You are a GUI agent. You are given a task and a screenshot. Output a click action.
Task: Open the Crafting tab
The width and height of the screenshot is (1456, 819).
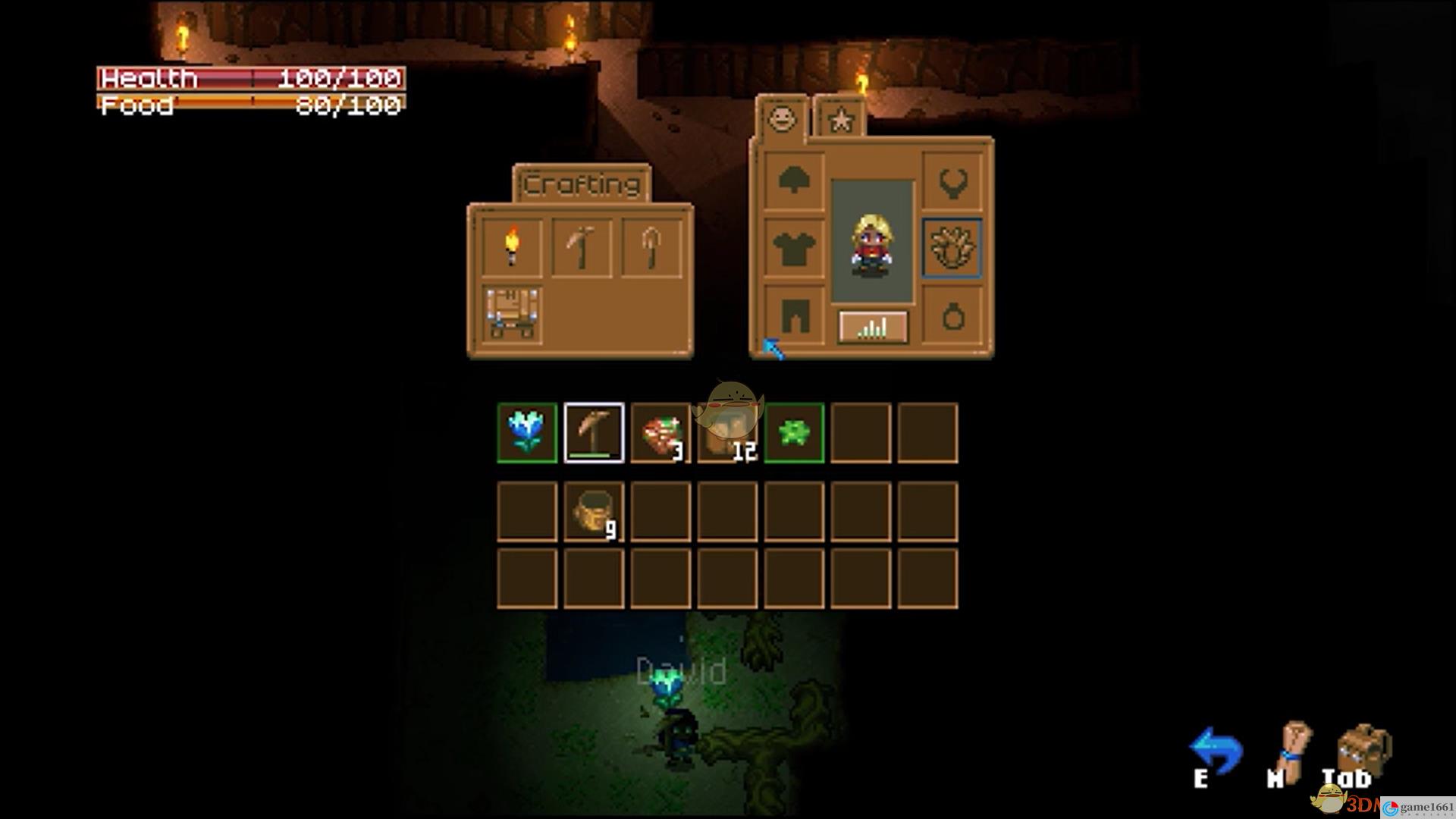[582, 184]
